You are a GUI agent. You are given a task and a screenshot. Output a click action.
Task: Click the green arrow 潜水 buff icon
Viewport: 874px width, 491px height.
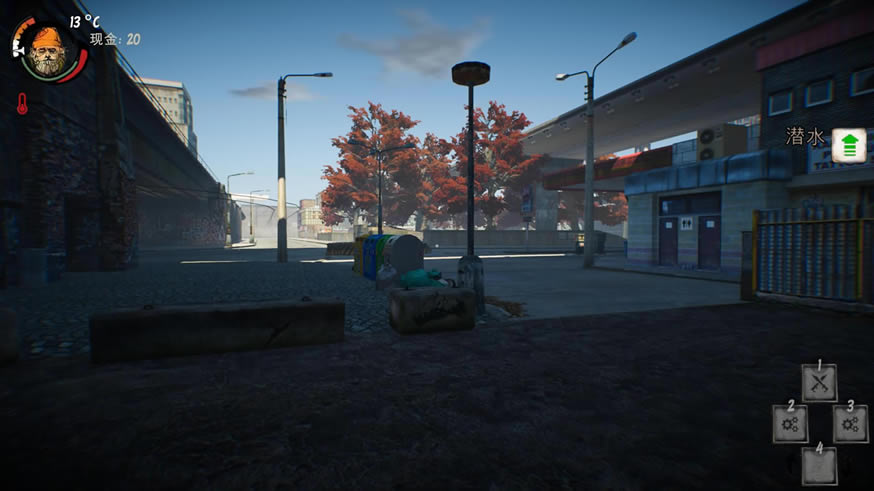[849, 145]
